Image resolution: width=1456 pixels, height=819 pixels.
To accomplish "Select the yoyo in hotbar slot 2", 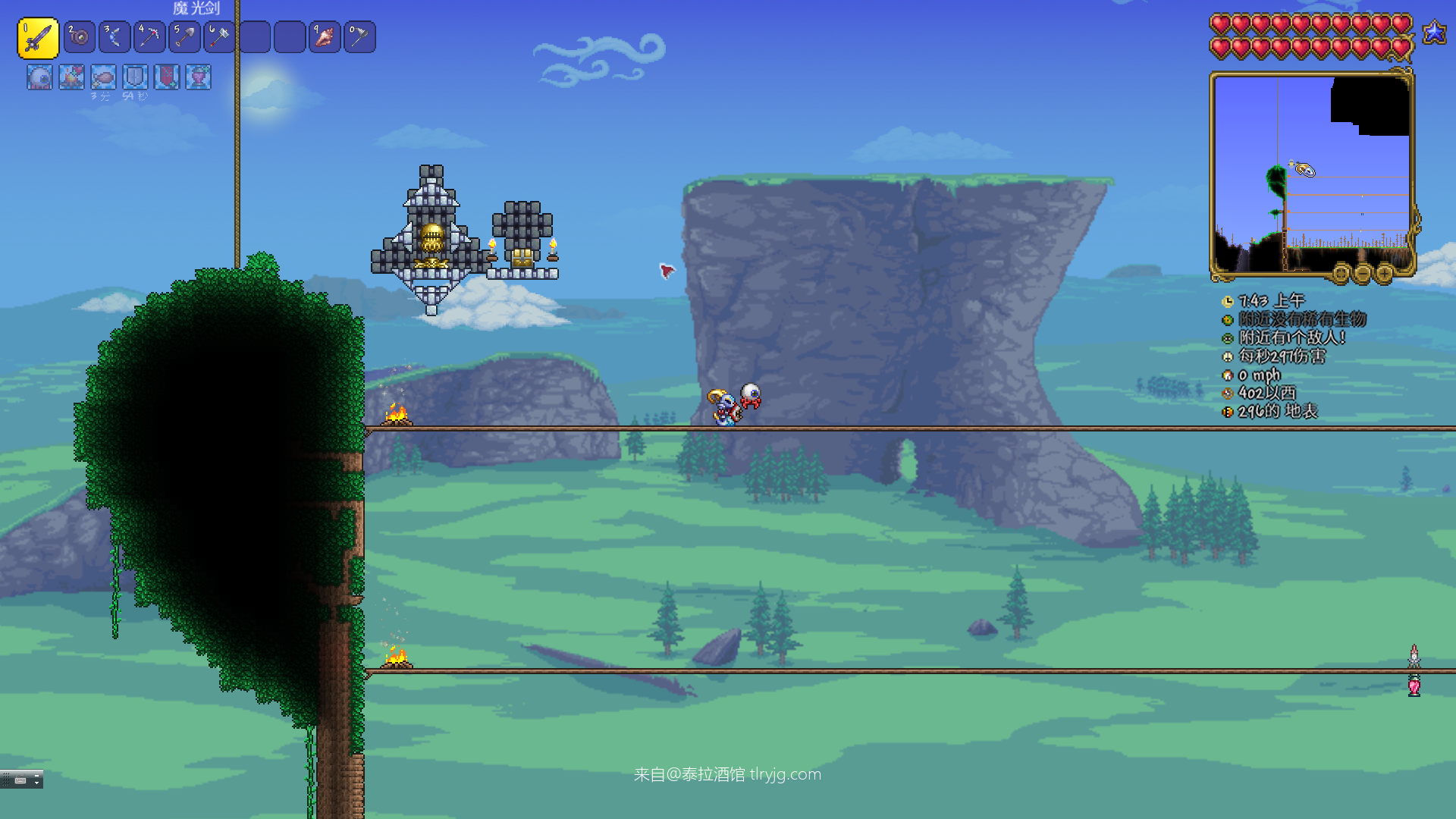I will [79, 37].
